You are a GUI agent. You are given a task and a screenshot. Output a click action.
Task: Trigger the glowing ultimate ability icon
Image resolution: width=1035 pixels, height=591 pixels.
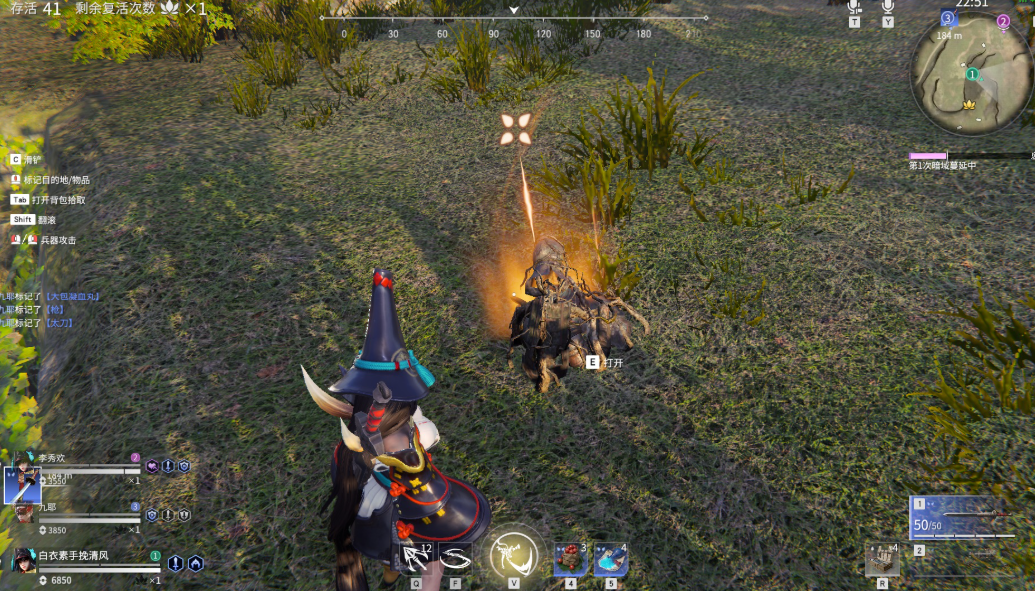[x=514, y=555]
